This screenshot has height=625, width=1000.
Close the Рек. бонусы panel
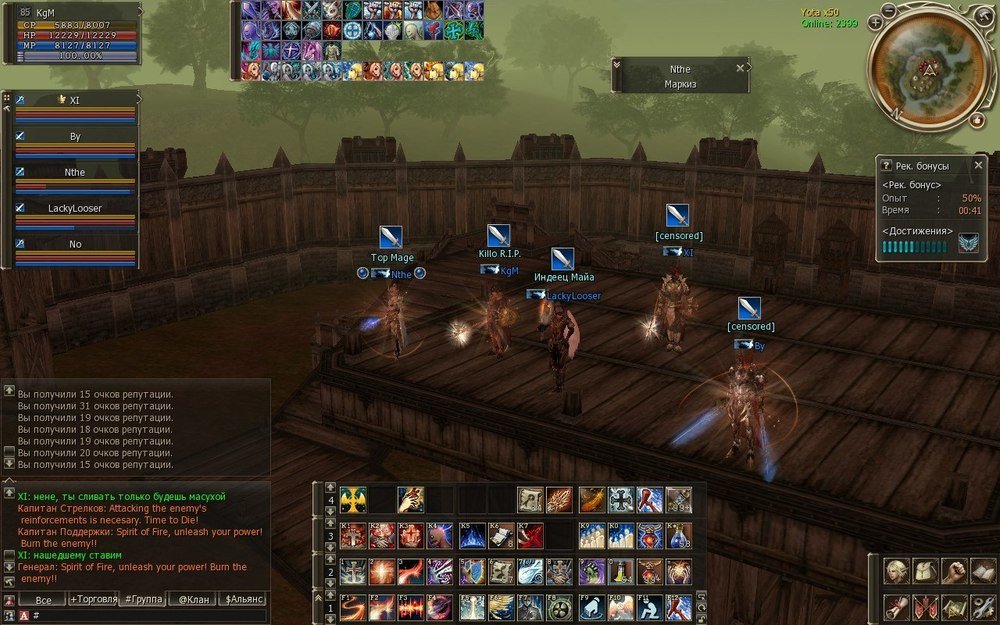coord(979,165)
